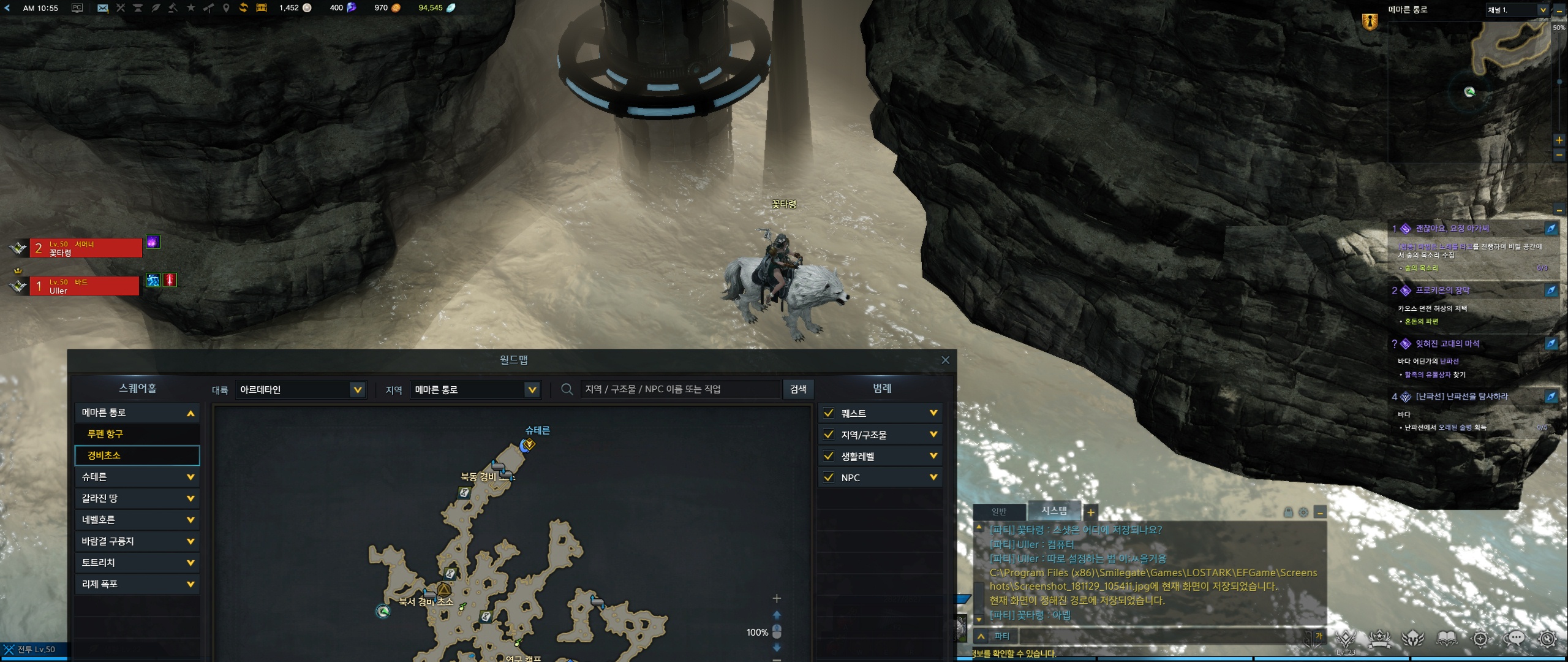This screenshot has height=662, width=1568.
Task: Expand the 바람결 구릉지 region entry
Action: pos(136,541)
